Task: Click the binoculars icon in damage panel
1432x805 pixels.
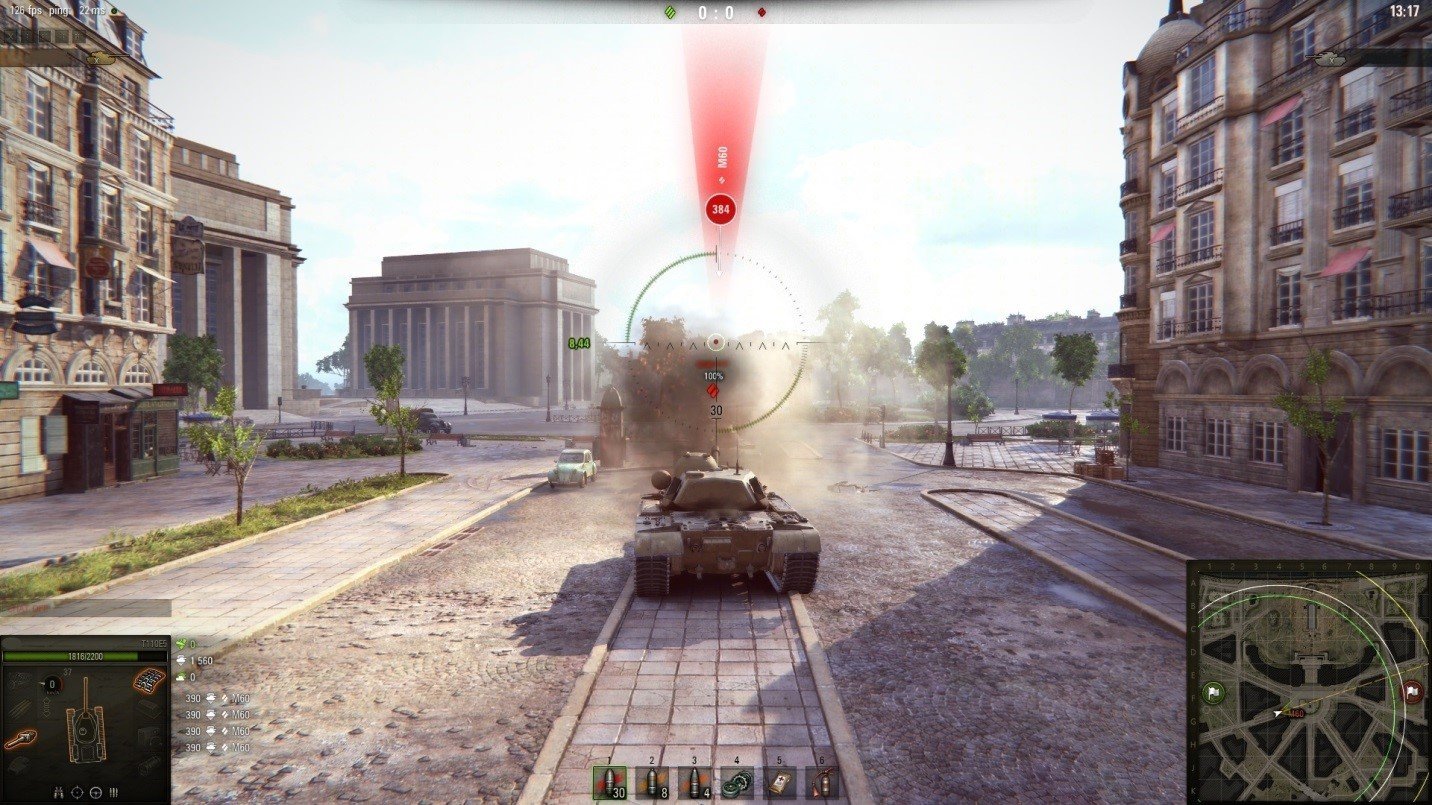Action: tap(58, 792)
